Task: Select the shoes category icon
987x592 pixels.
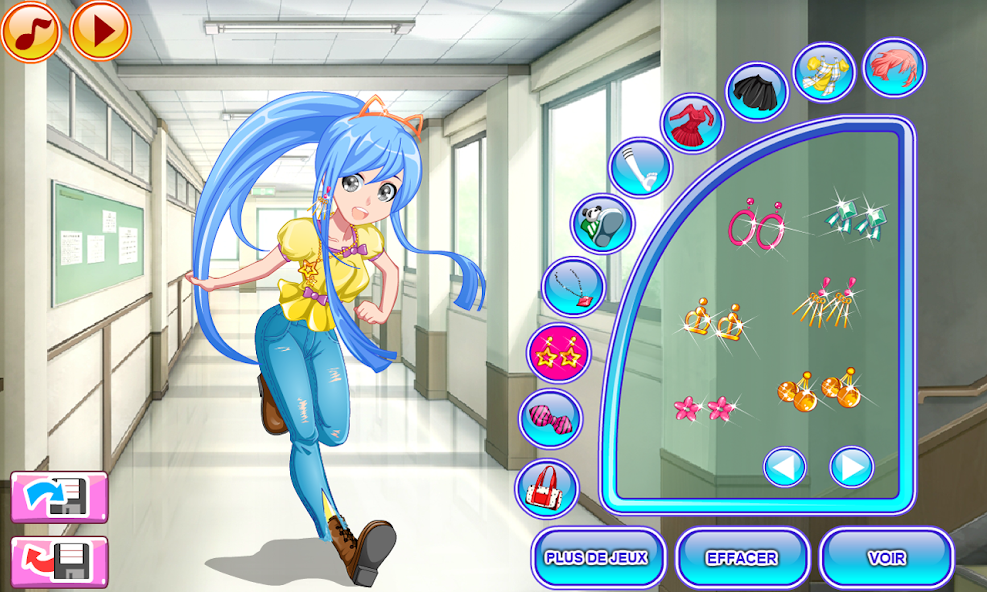Action: pos(602,224)
